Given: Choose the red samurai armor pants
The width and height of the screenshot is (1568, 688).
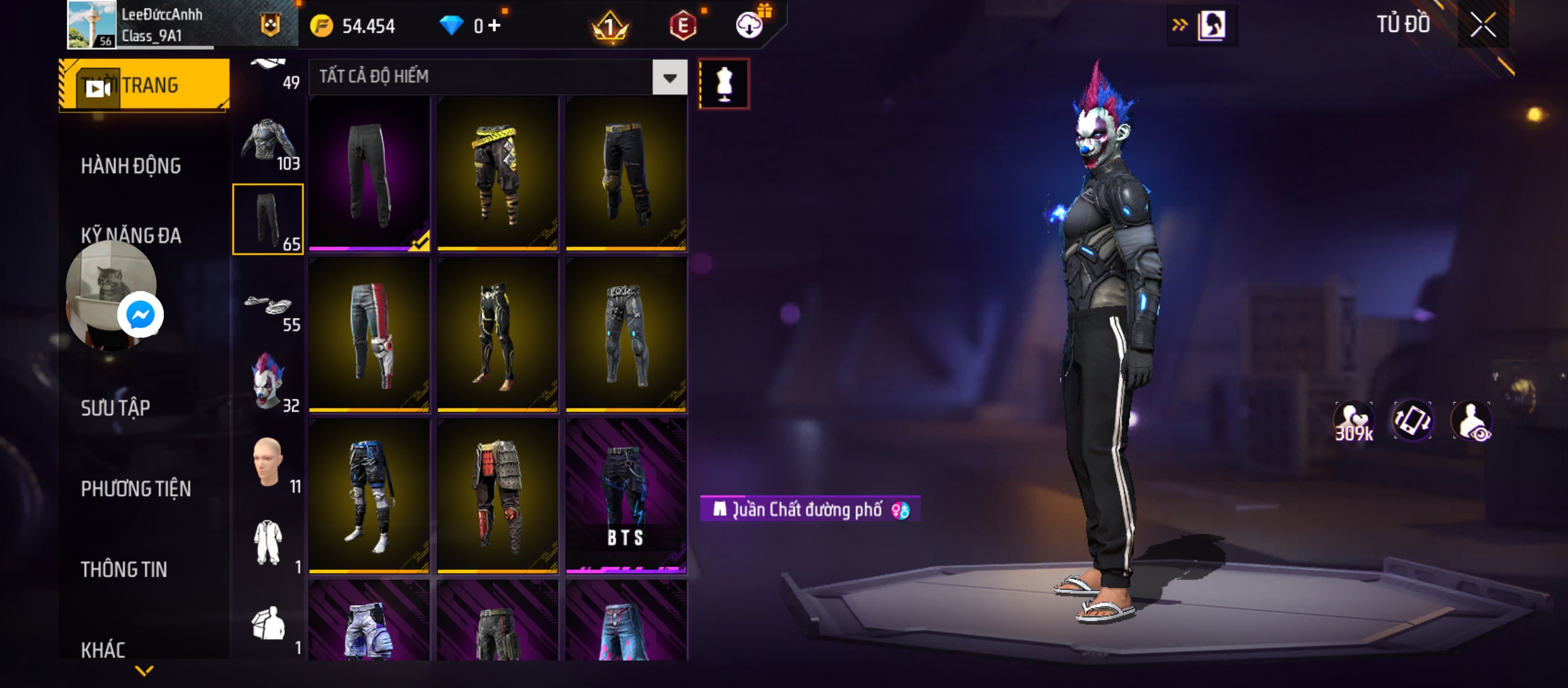Looking at the screenshot, I should click(x=497, y=496).
